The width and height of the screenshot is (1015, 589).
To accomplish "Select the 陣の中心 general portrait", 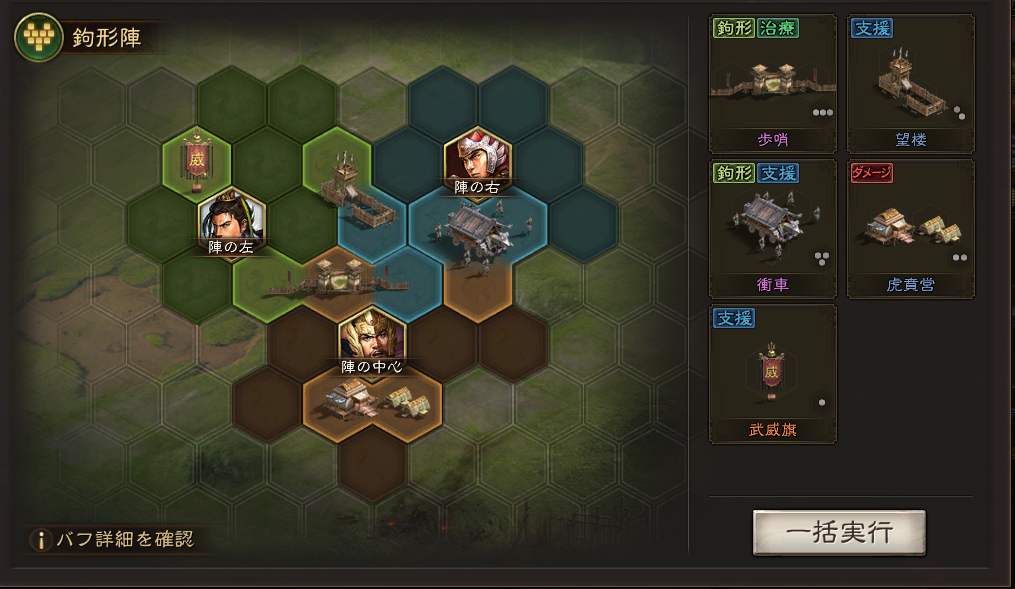I will click(372, 337).
